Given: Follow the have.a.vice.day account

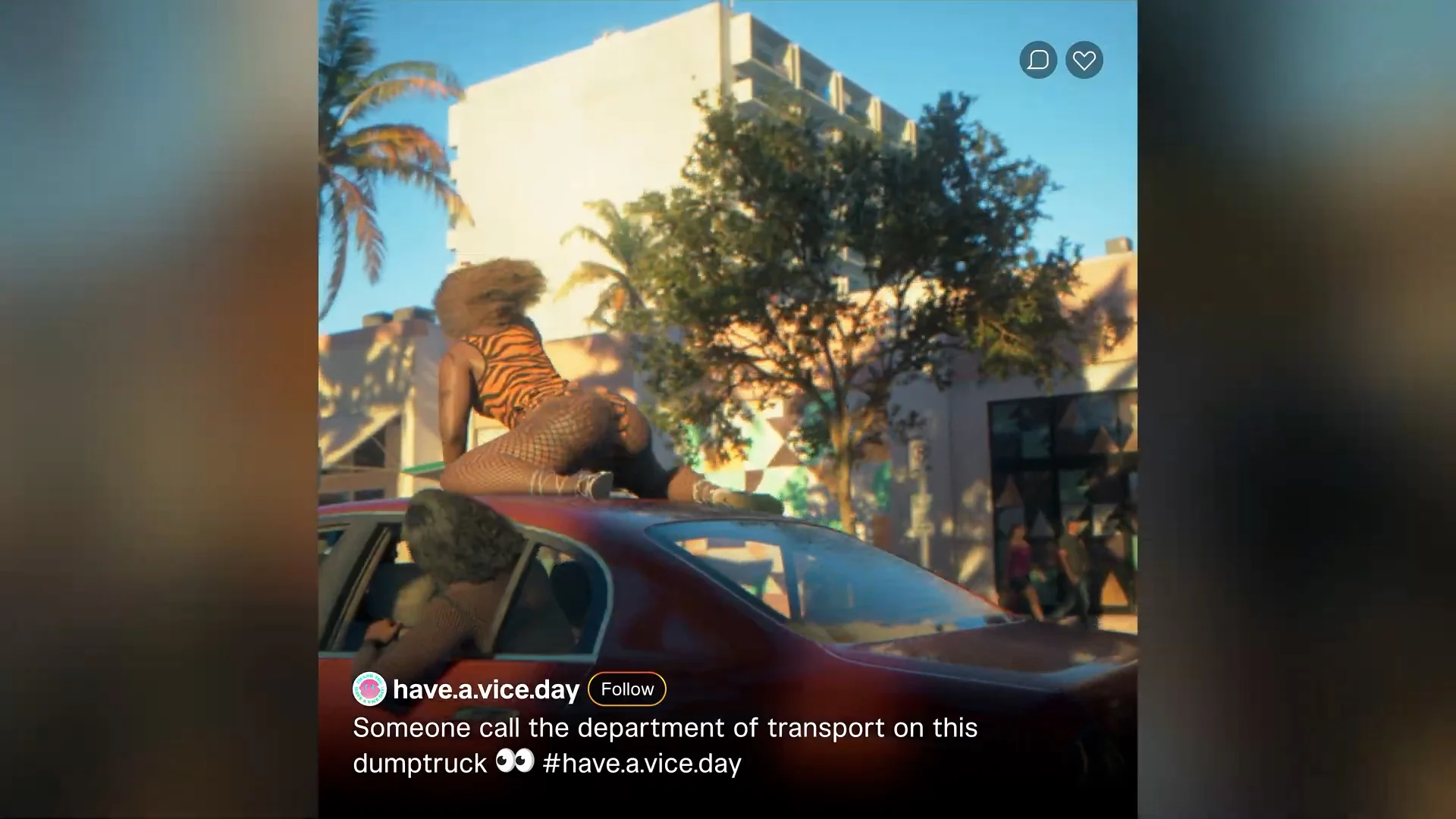Looking at the screenshot, I should point(626,689).
